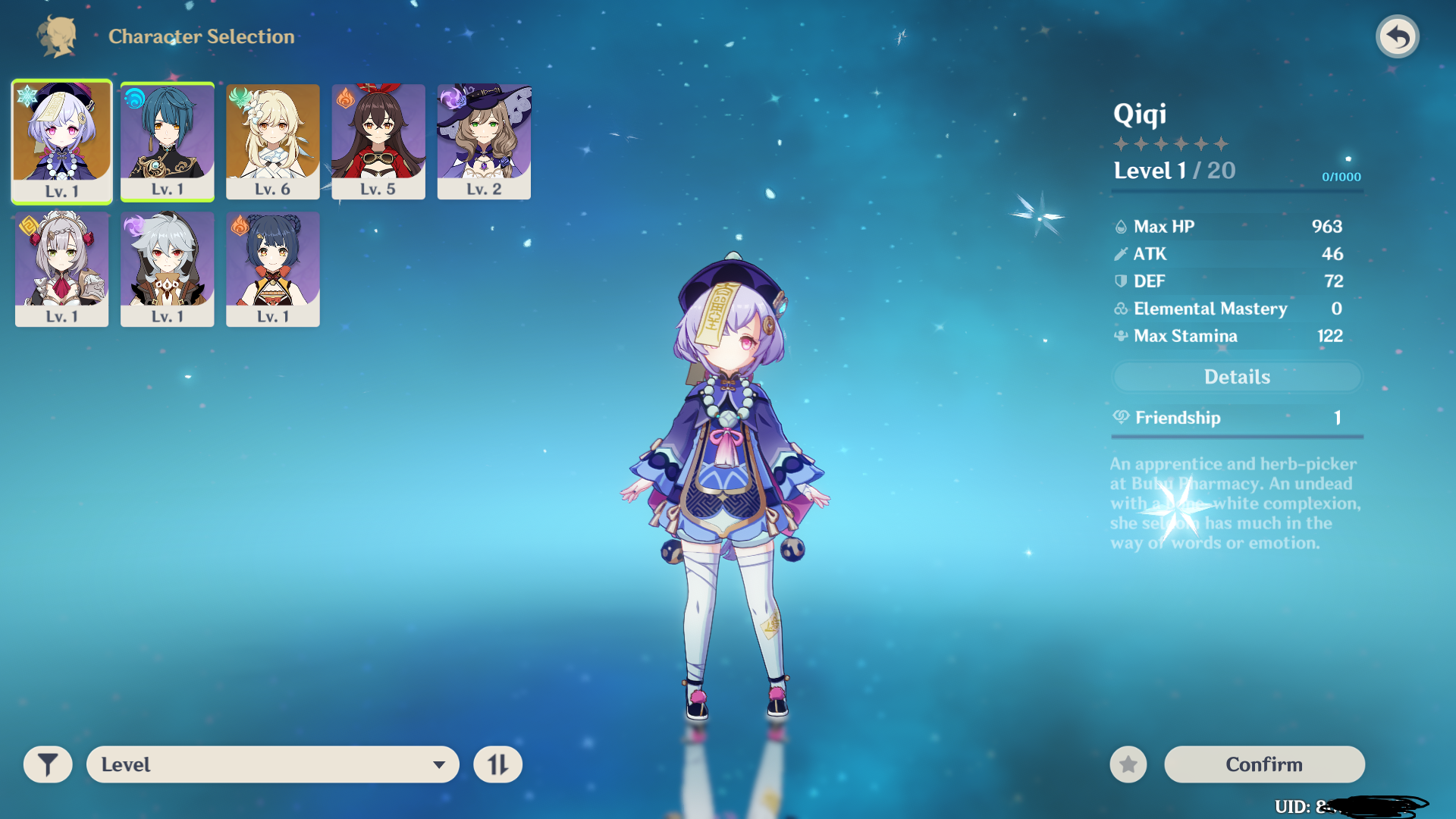This screenshot has height=819, width=1456.
Task: Select Lisa's character card
Action: coord(484,141)
